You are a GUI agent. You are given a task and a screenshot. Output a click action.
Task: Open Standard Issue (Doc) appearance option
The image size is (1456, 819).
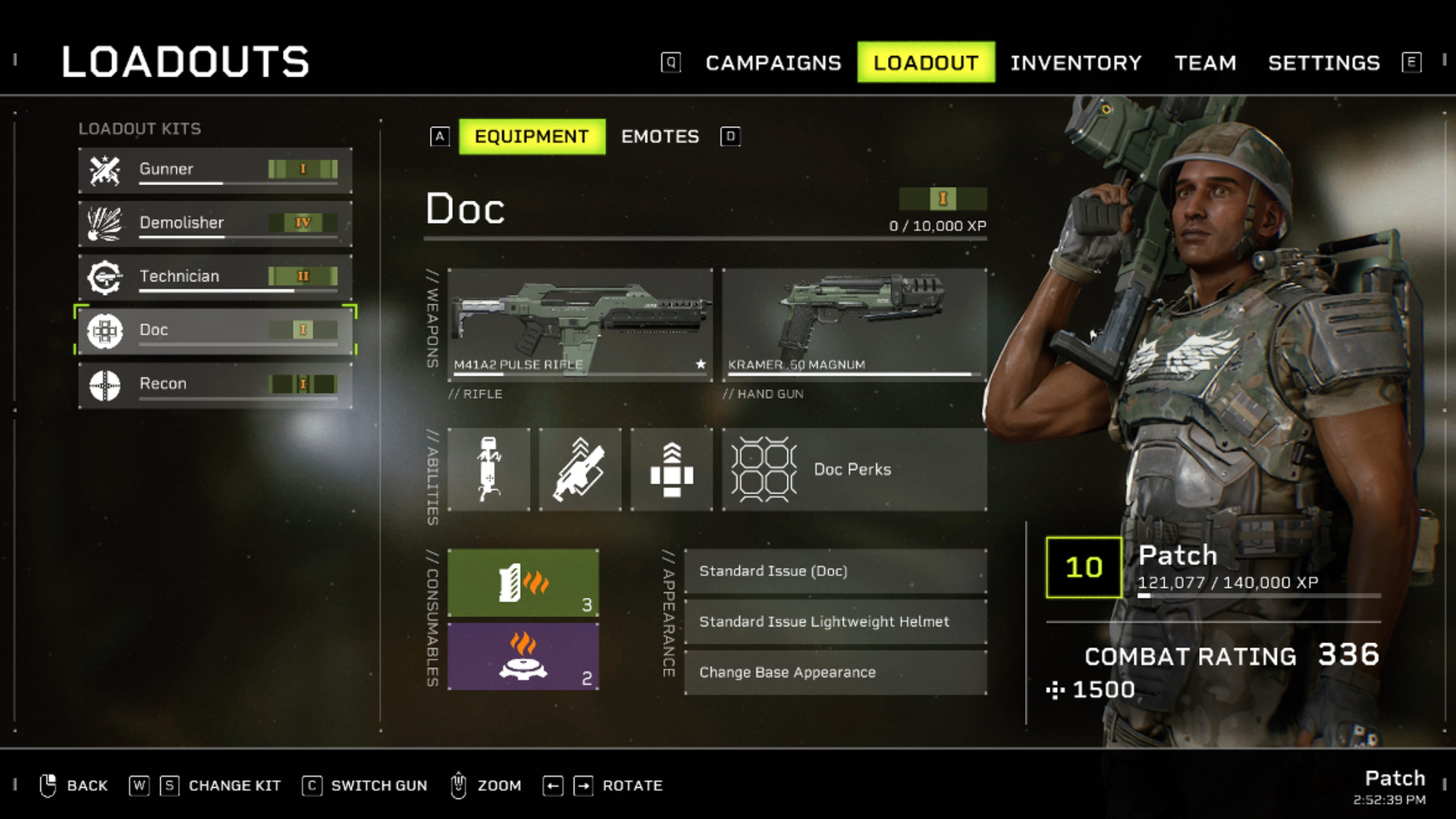pos(835,571)
